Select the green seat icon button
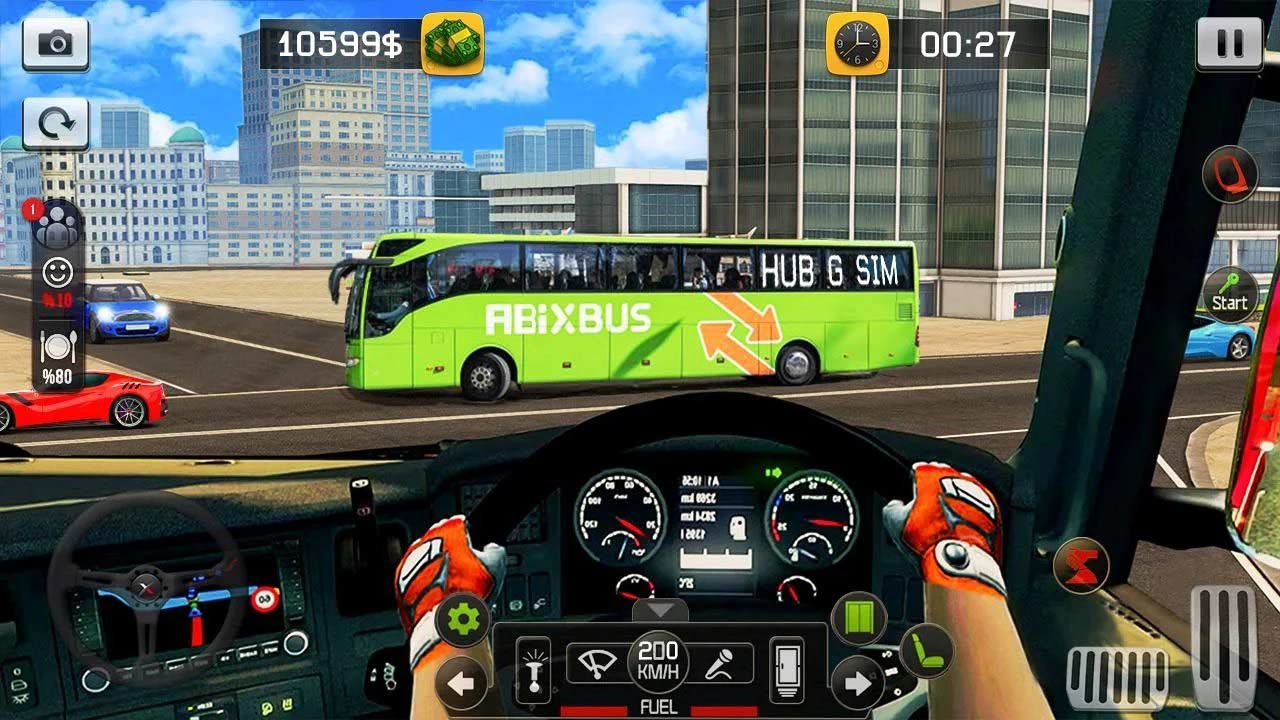 (x=927, y=651)
